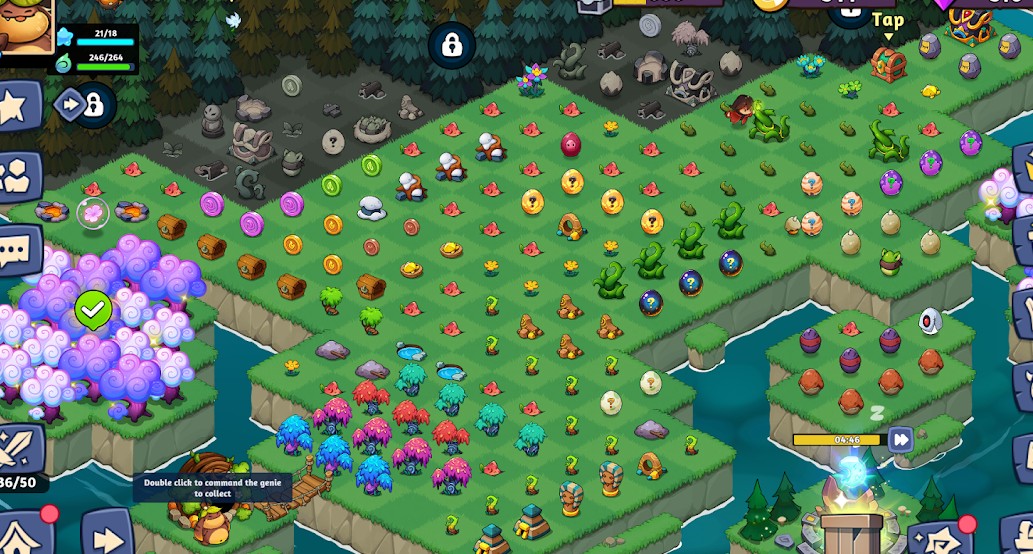Tap the fast-forward button beside the 04:46 timer
Screen dimensions: 1033x554
pos(901,439)
